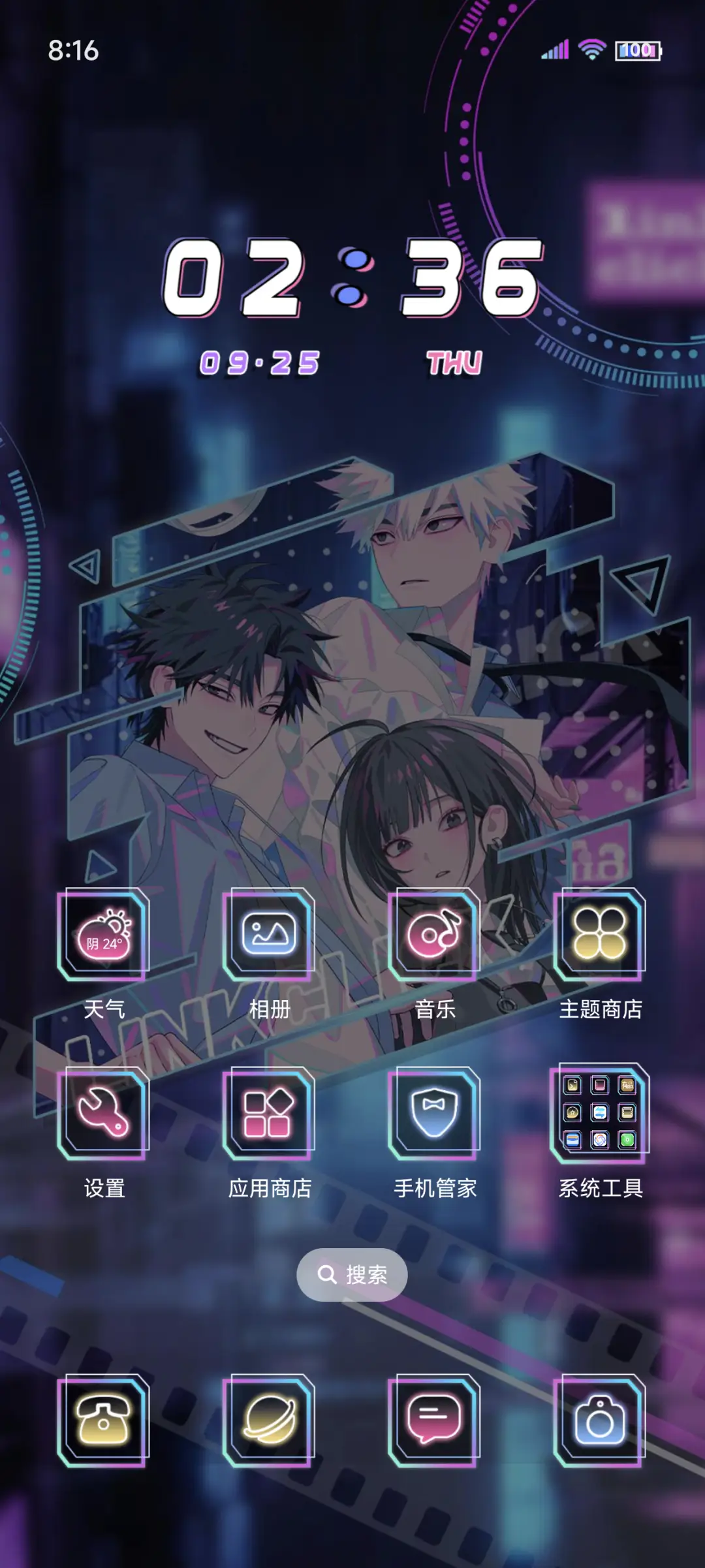The width and height of the screenshot is (705, 1568).
Task: Open the Weather app (天气)
Action: coord(104,935)
